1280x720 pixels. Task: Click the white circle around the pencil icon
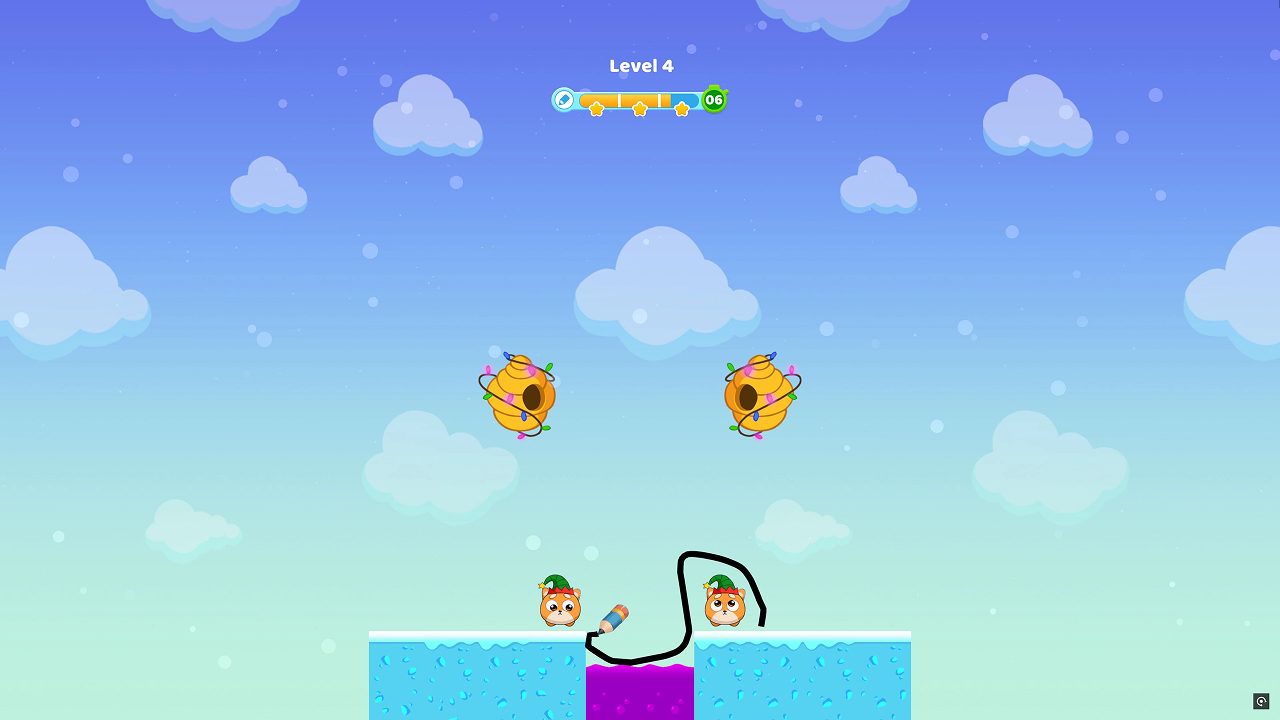[x=564, y=99]
